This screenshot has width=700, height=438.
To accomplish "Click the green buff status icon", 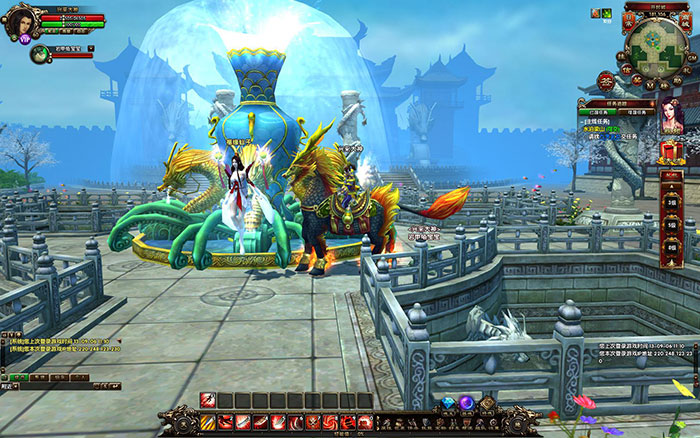I will point(605,13).
